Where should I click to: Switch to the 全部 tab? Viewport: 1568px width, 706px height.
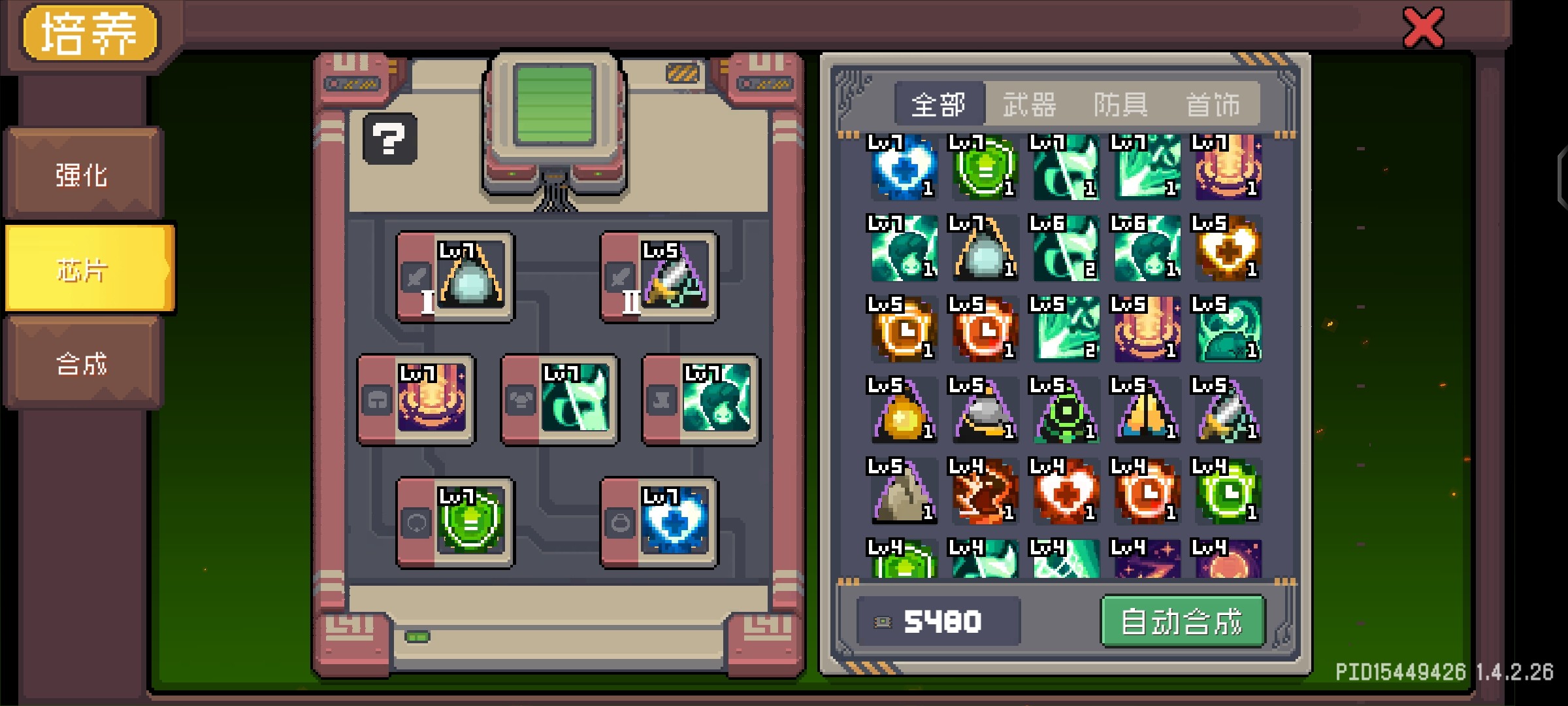pos(938,104)
